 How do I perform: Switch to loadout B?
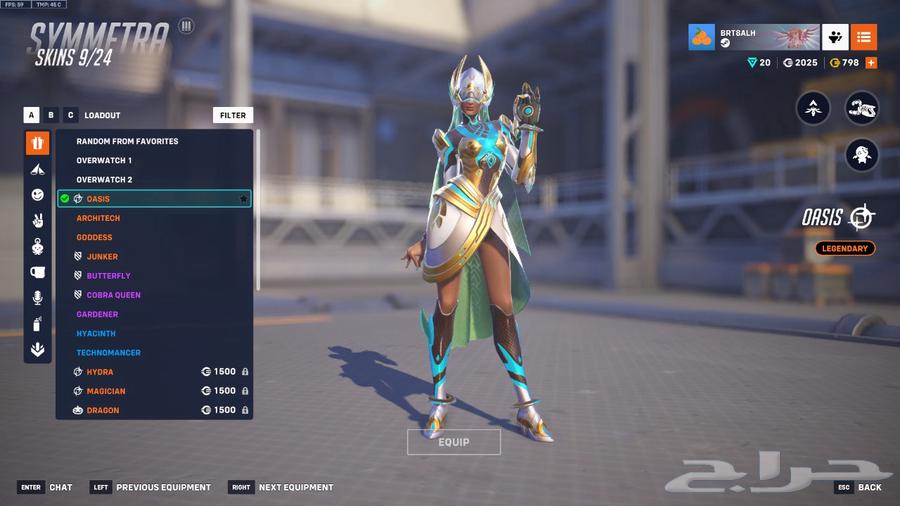(51, 115)
